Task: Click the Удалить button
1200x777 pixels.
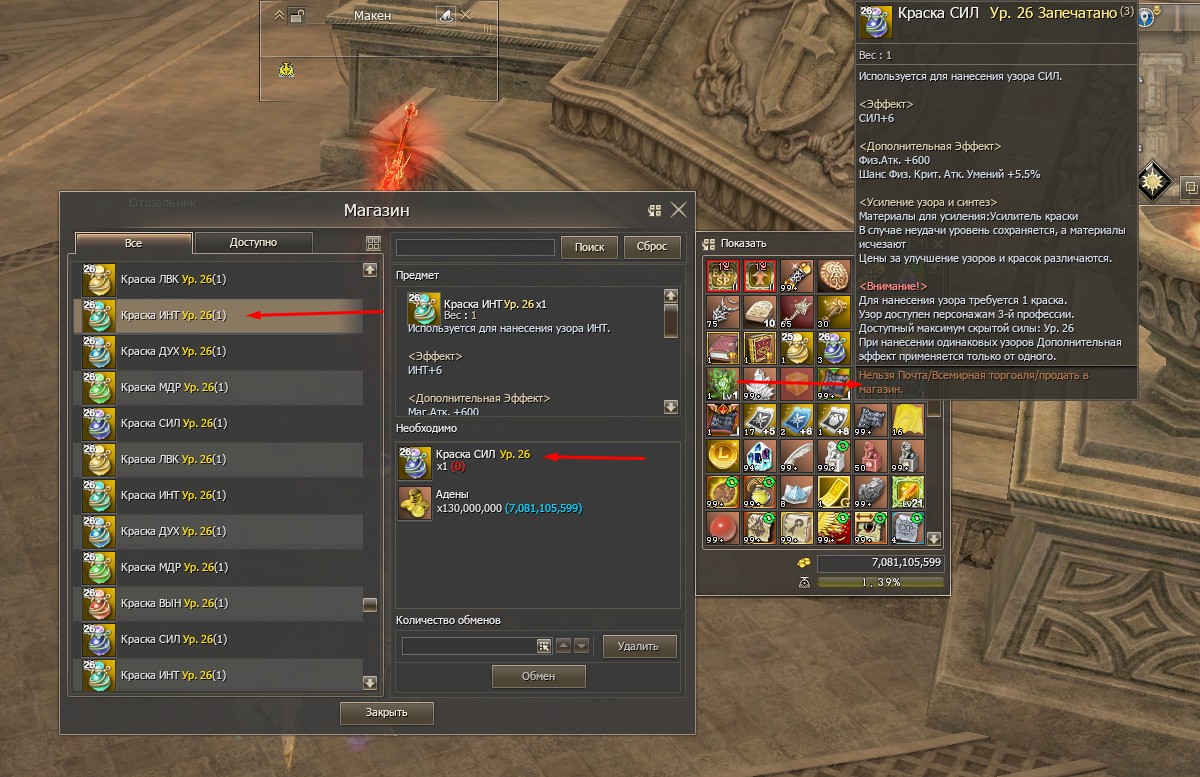Action: tap(639, 647)
